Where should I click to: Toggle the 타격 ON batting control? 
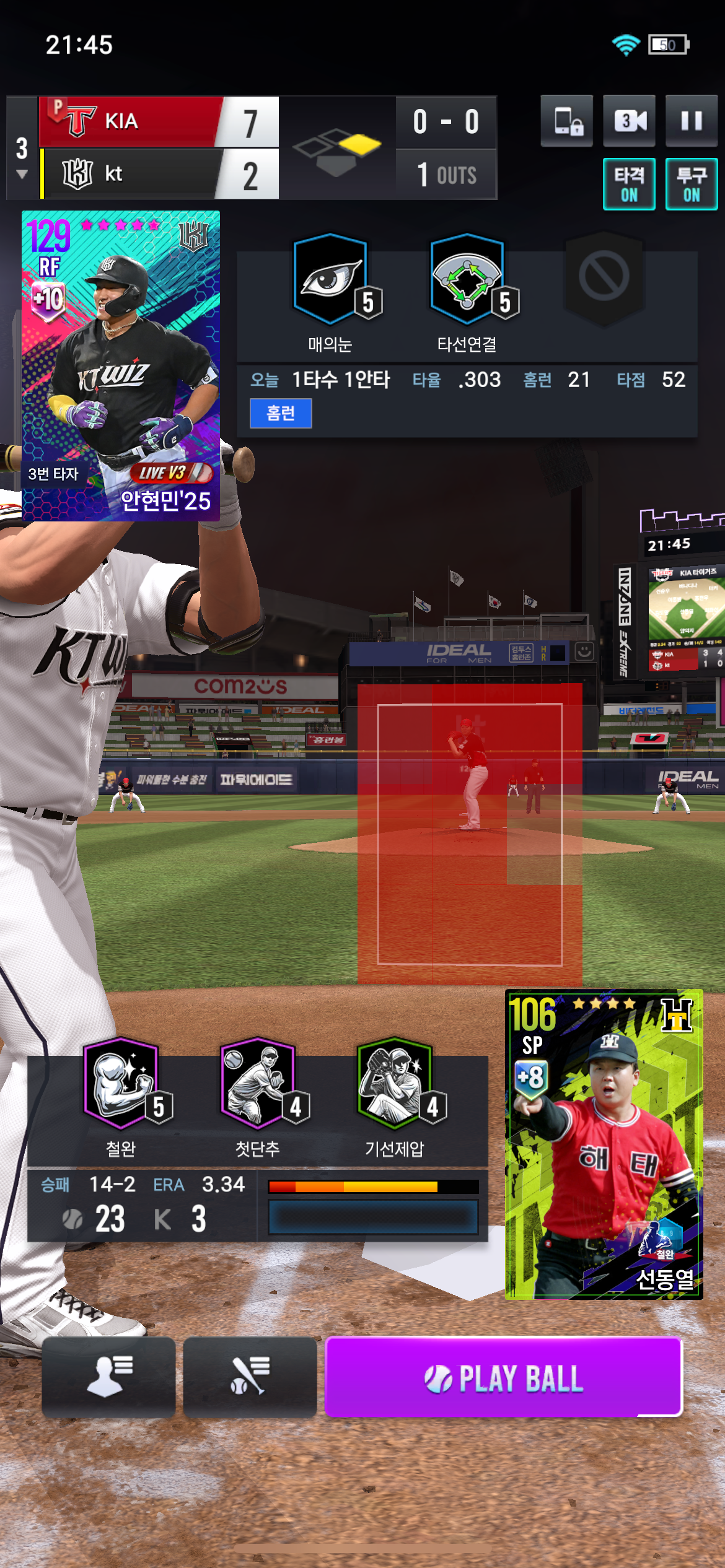[x=629, y=185]
